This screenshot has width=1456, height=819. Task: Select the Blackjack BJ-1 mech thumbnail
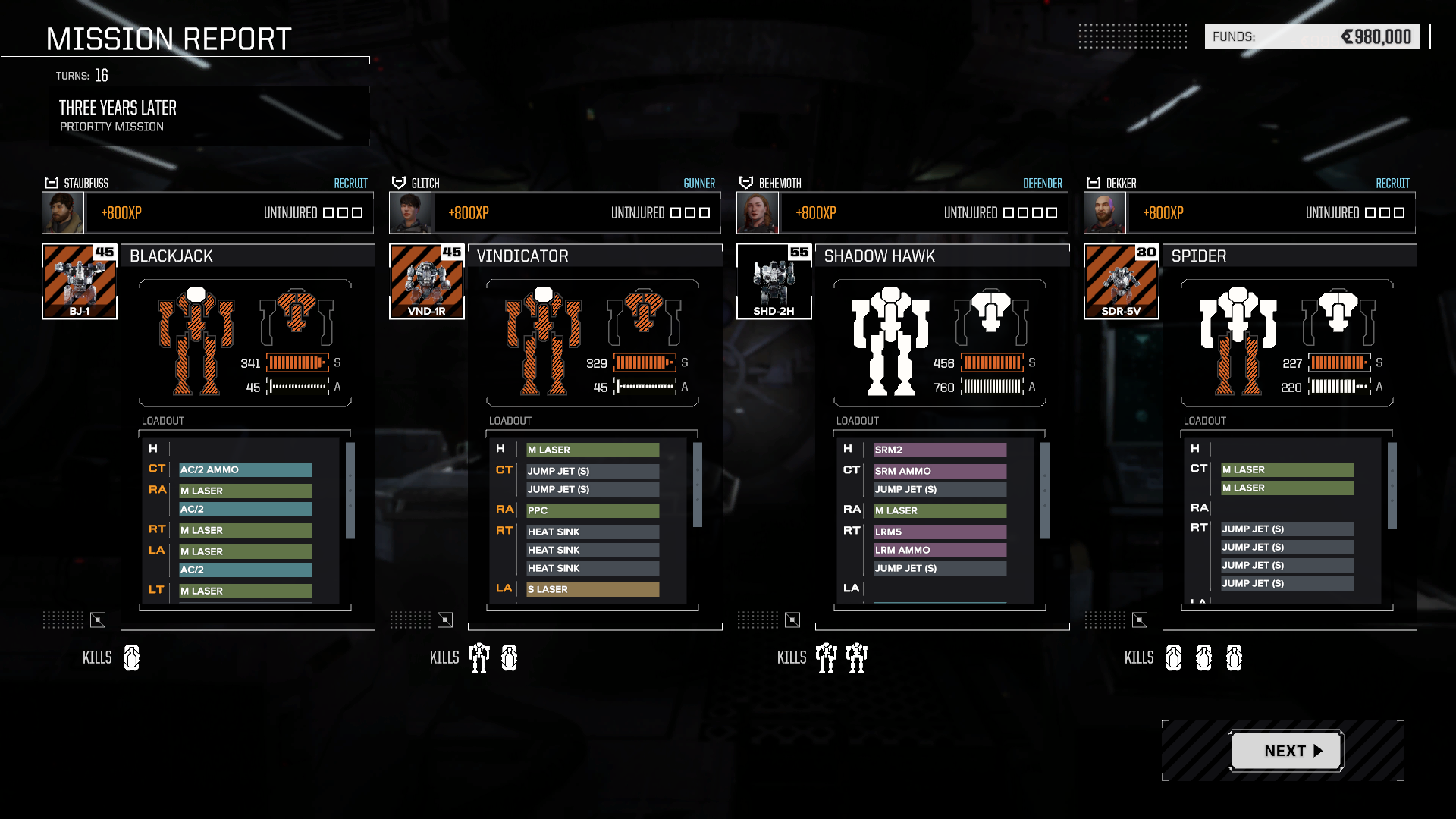(x=80, y=282)
